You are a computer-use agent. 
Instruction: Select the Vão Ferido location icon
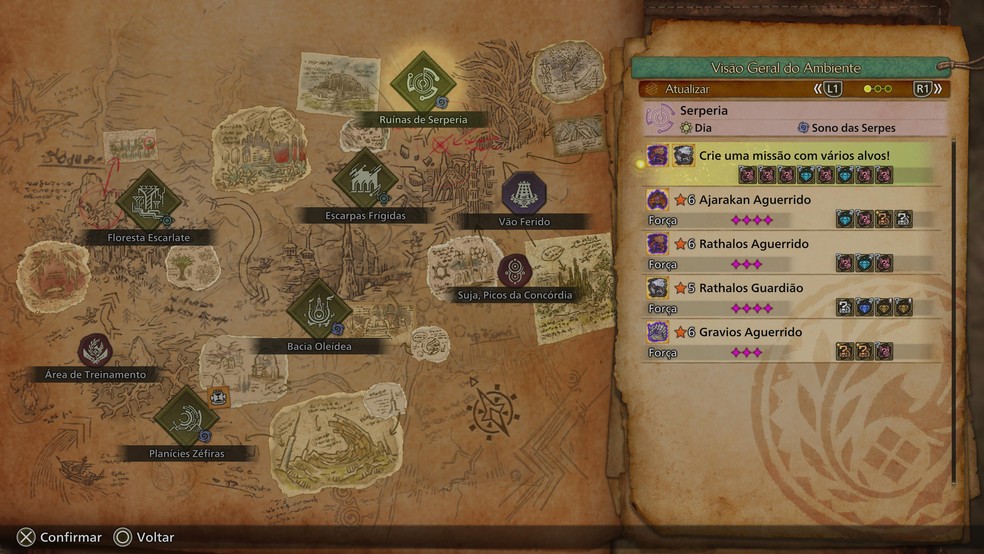point(523,191)
